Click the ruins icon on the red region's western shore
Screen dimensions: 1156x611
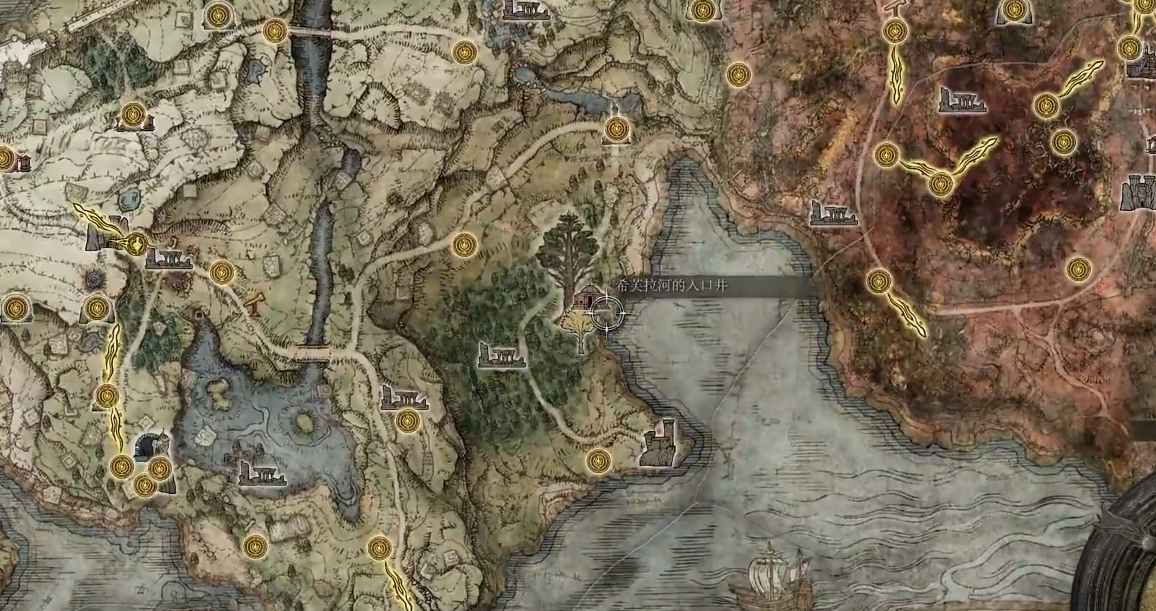click(833, 213)
